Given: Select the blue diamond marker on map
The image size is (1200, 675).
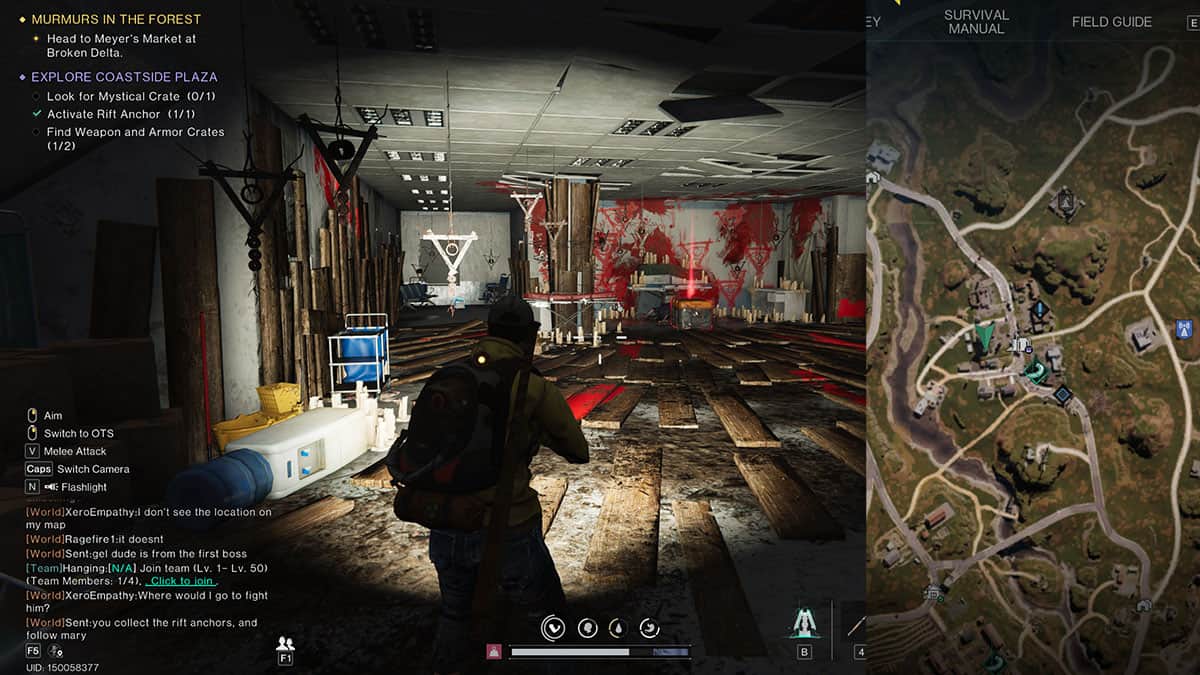Looking at the screenshot, I should (x=1062, y=395).
